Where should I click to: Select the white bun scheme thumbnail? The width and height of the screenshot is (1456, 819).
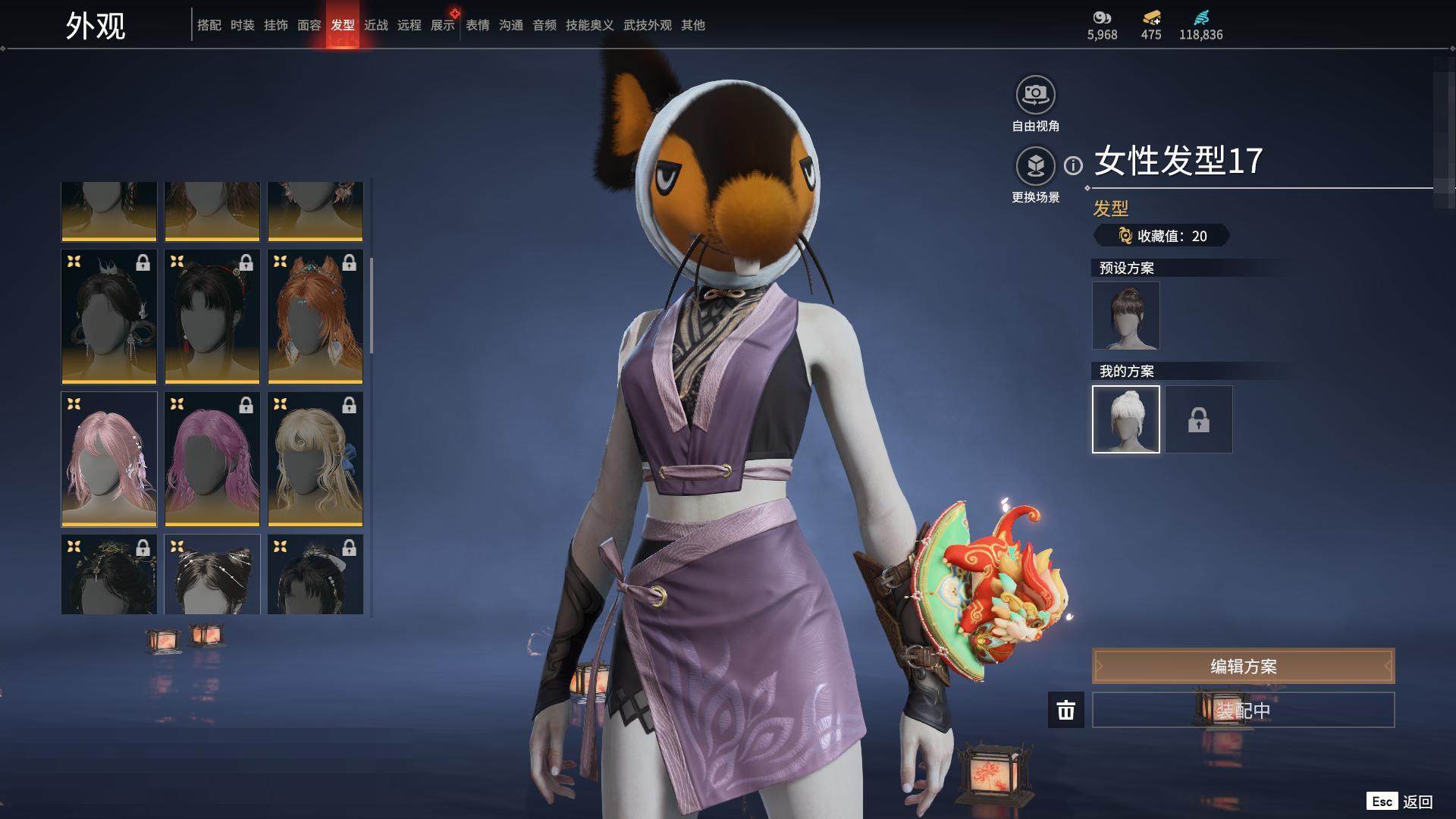click(1126, 419)
